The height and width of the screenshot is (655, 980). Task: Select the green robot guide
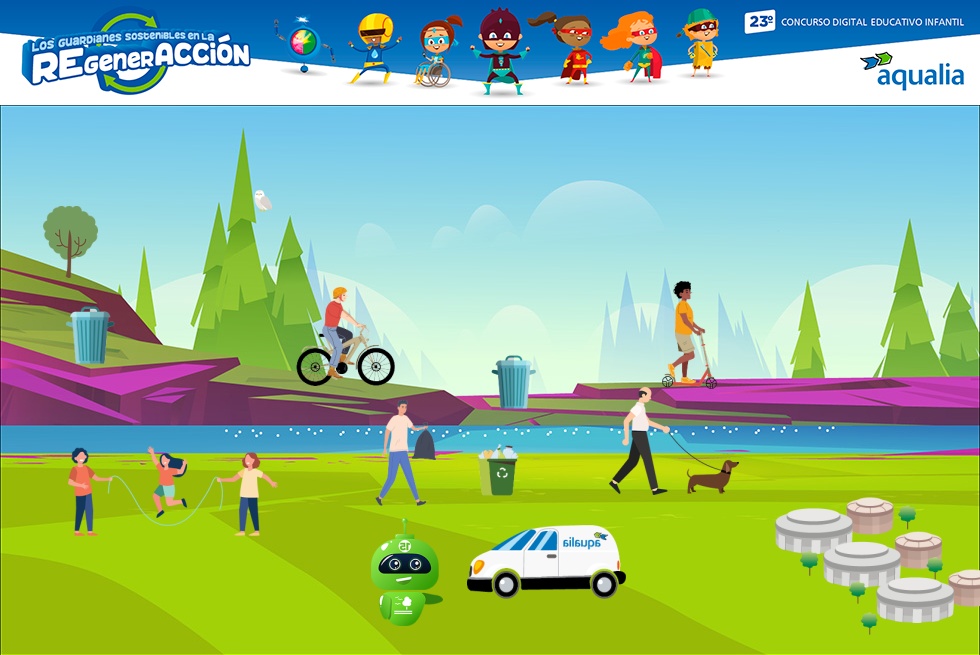point(404,575)
